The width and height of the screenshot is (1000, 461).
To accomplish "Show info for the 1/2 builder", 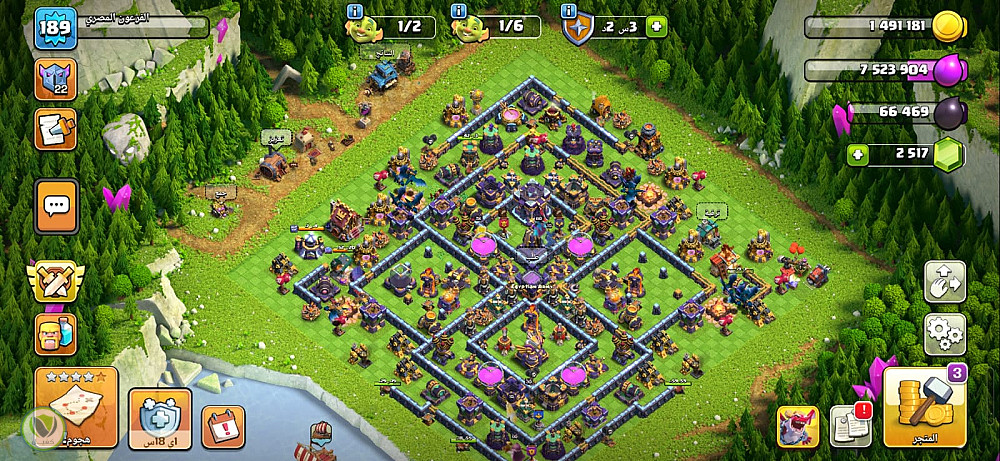I will pyautogui.click(x=354, y=12).
